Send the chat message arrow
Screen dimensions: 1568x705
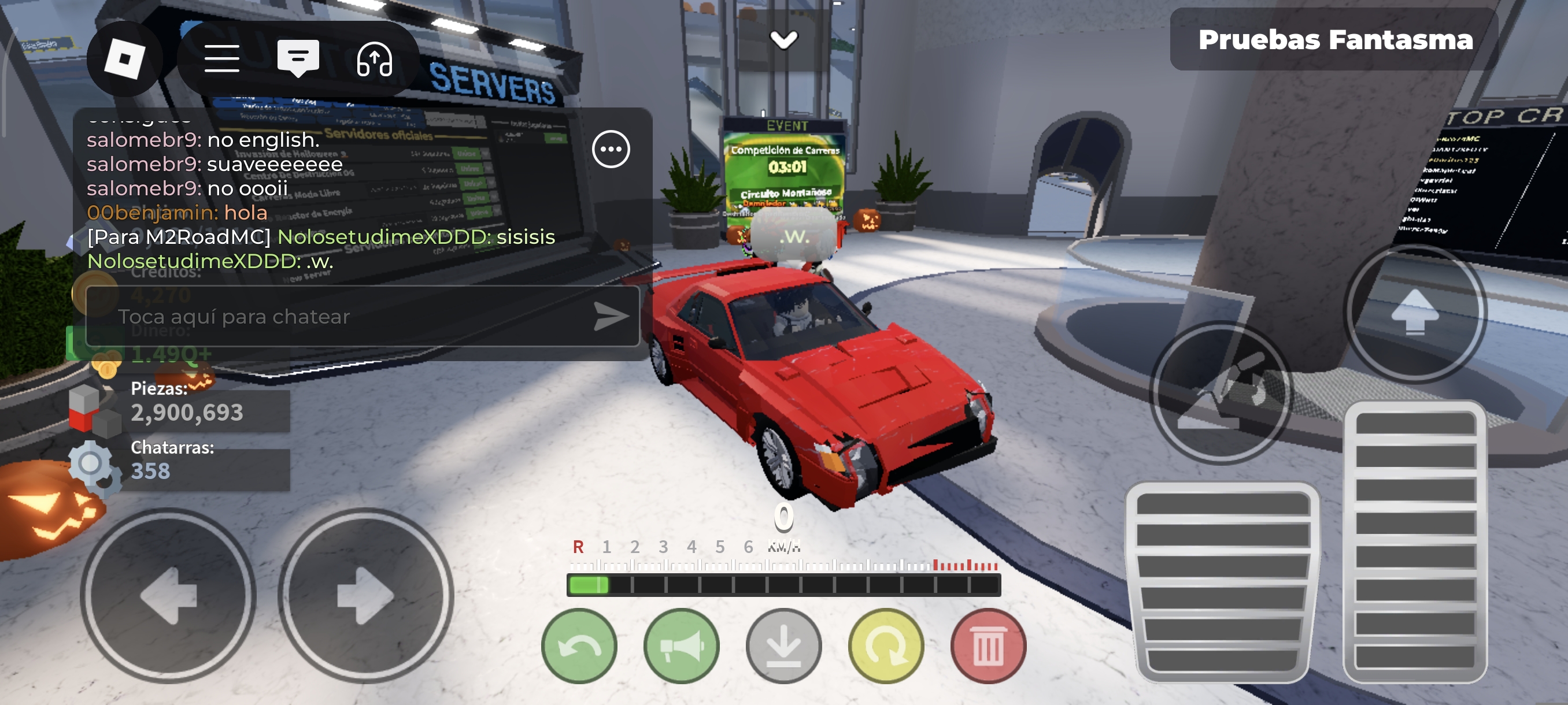[x=611, y=316]
